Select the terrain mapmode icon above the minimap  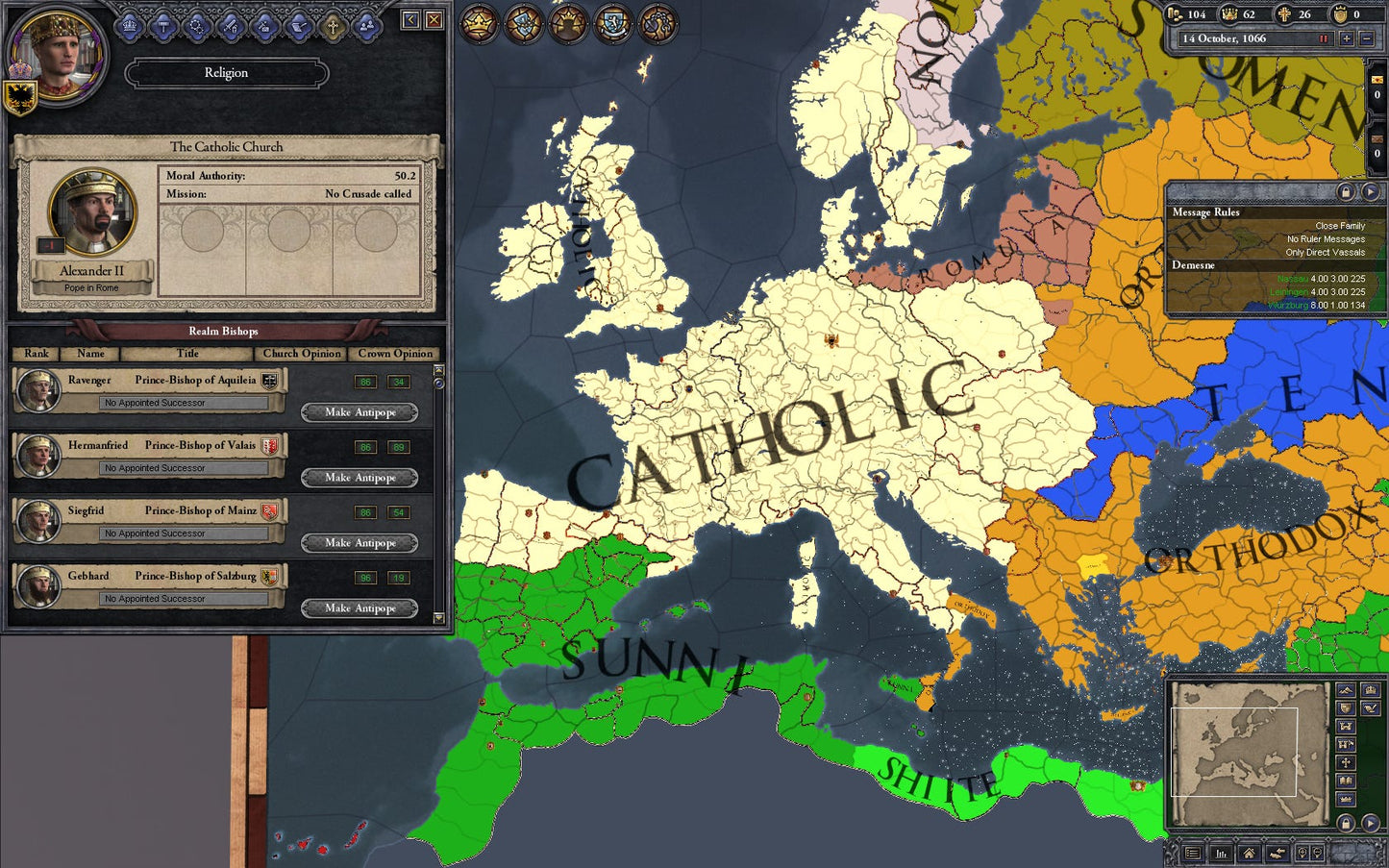1345,690
